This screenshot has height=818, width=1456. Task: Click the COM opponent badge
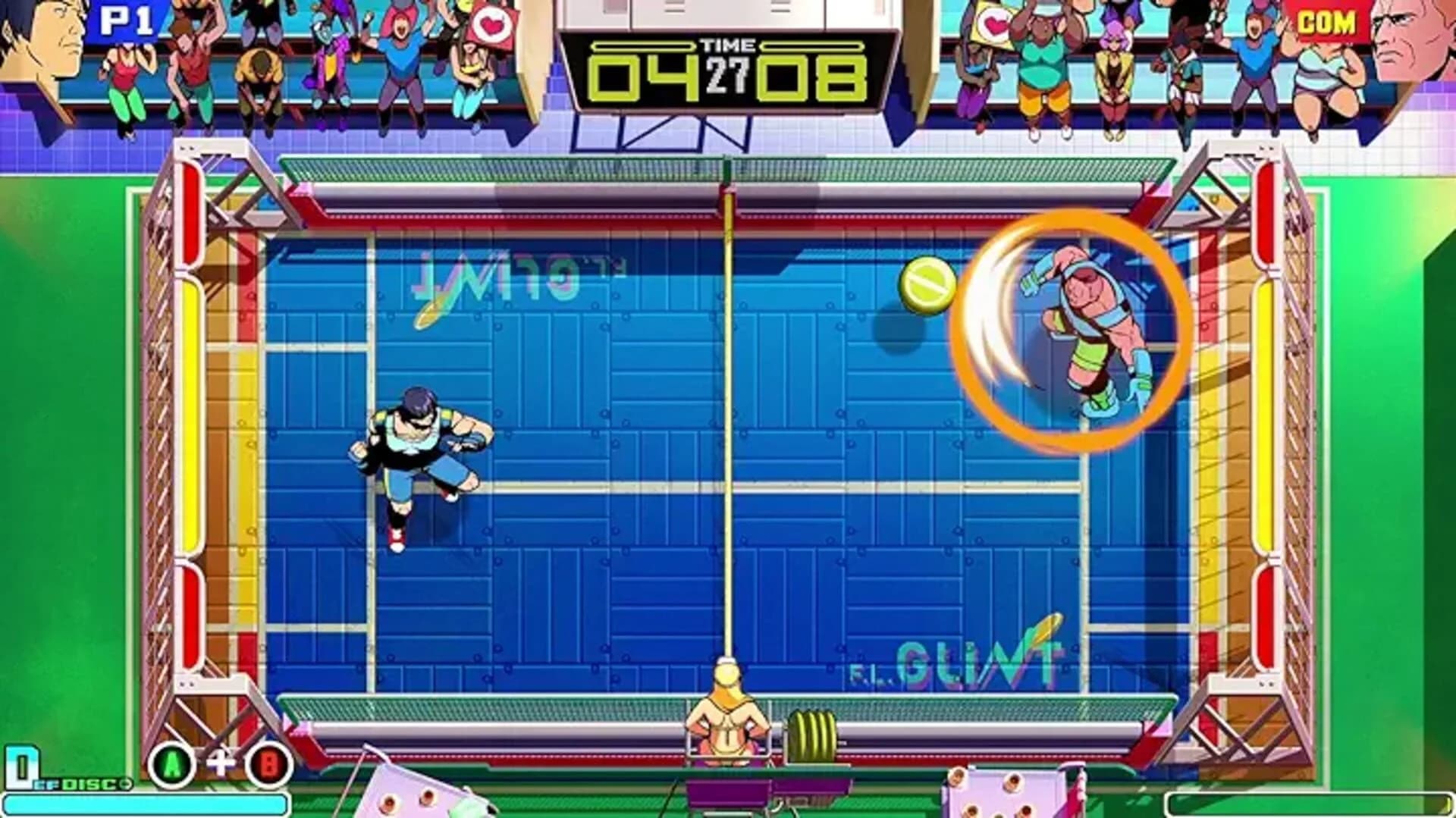[1327, 21]
